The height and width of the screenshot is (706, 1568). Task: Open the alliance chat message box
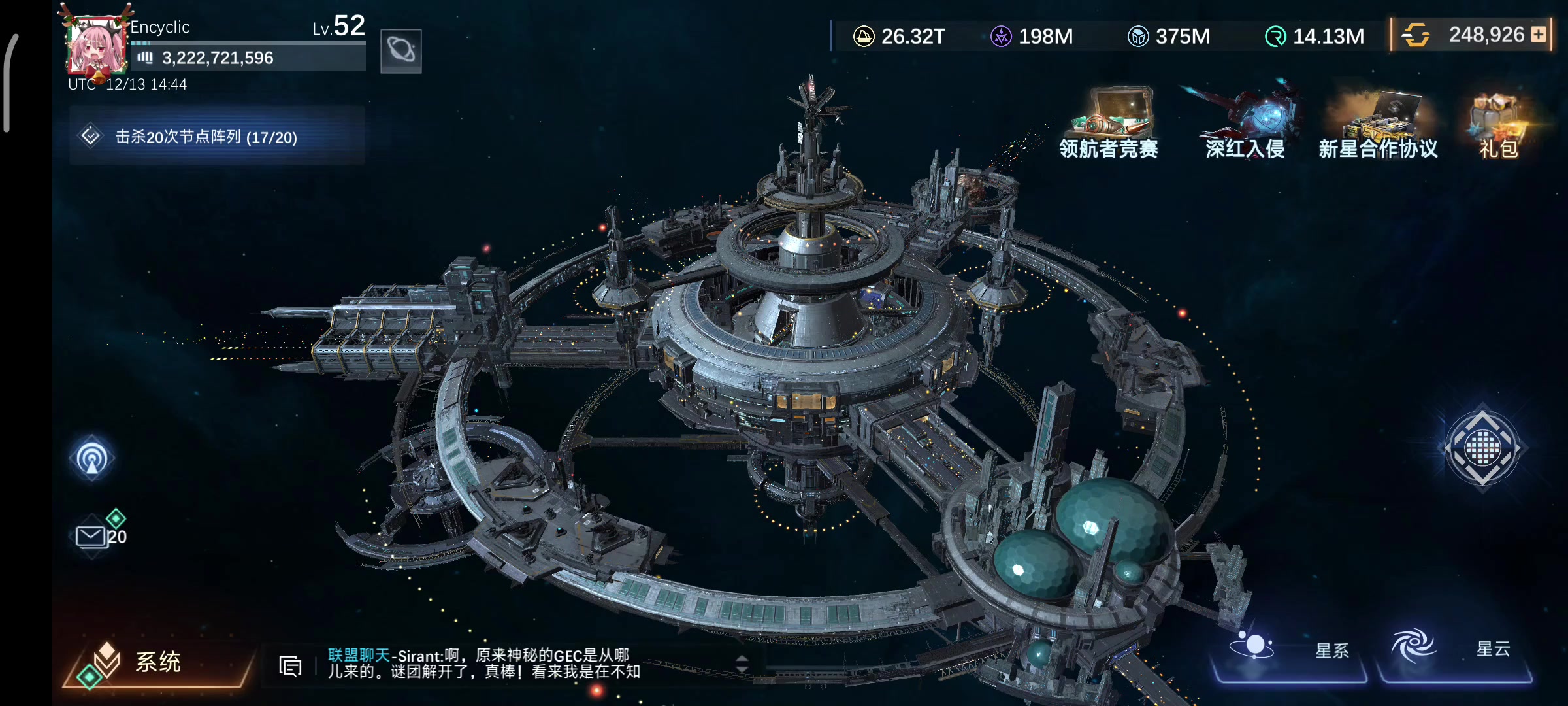[x=483, y=664]
